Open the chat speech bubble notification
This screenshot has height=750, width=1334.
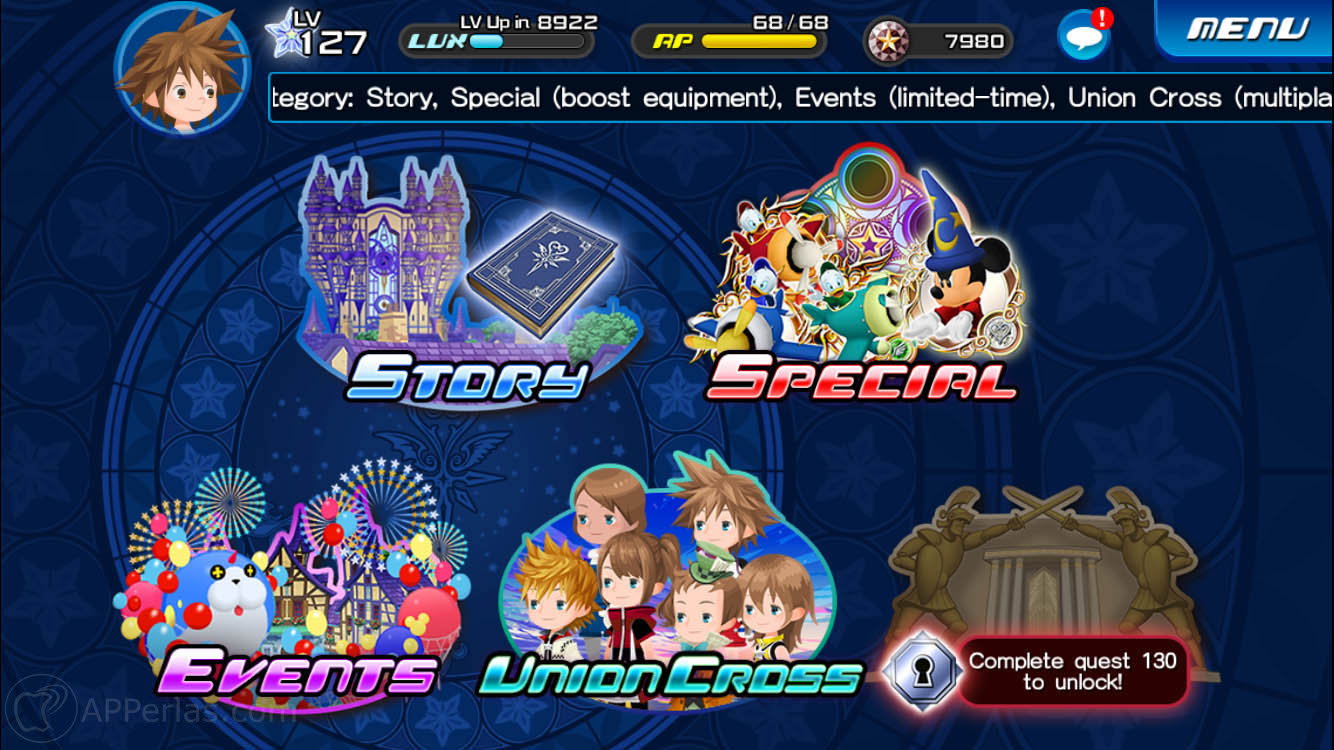point(1082,36)
